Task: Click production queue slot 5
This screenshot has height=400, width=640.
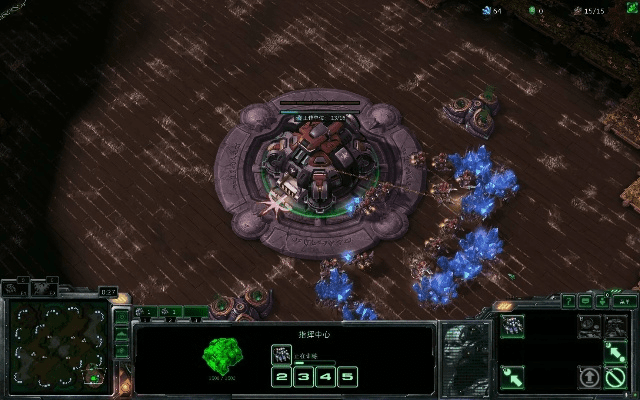Action: pos(347,377)
